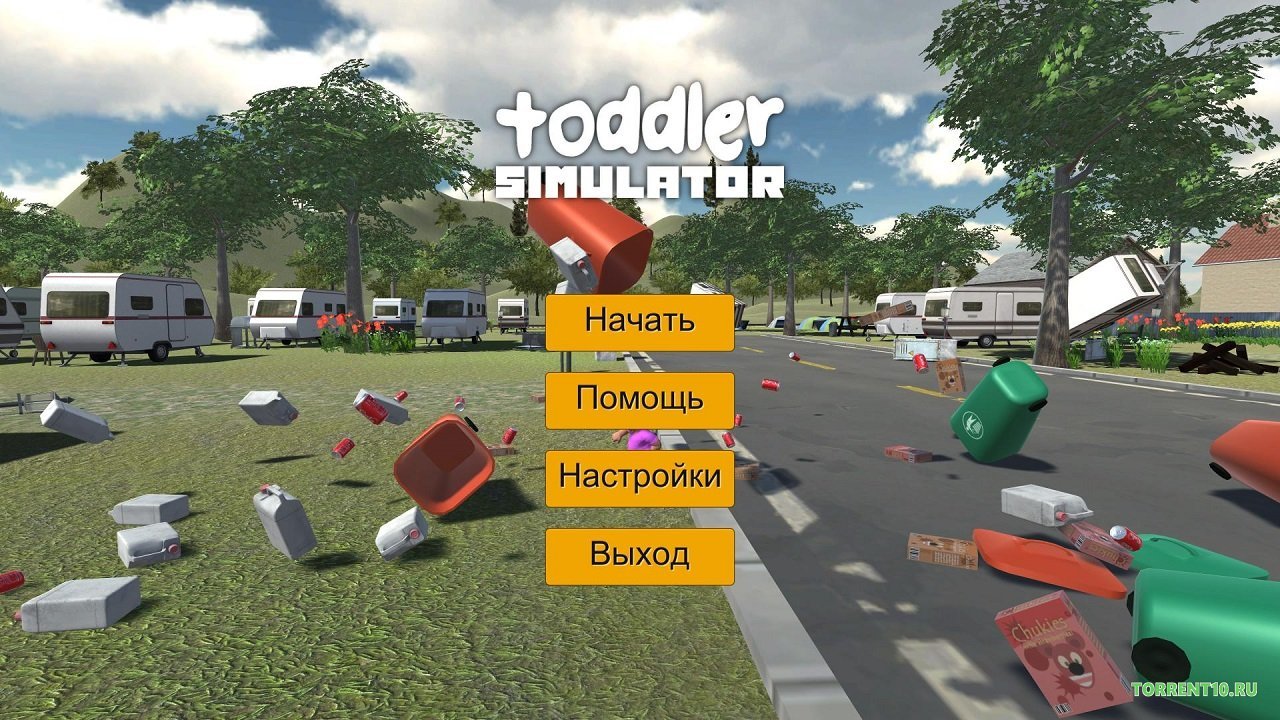Click the green trash bin near the road
This screenshot has width=1280, height=720.
(x=1000, y=410)
